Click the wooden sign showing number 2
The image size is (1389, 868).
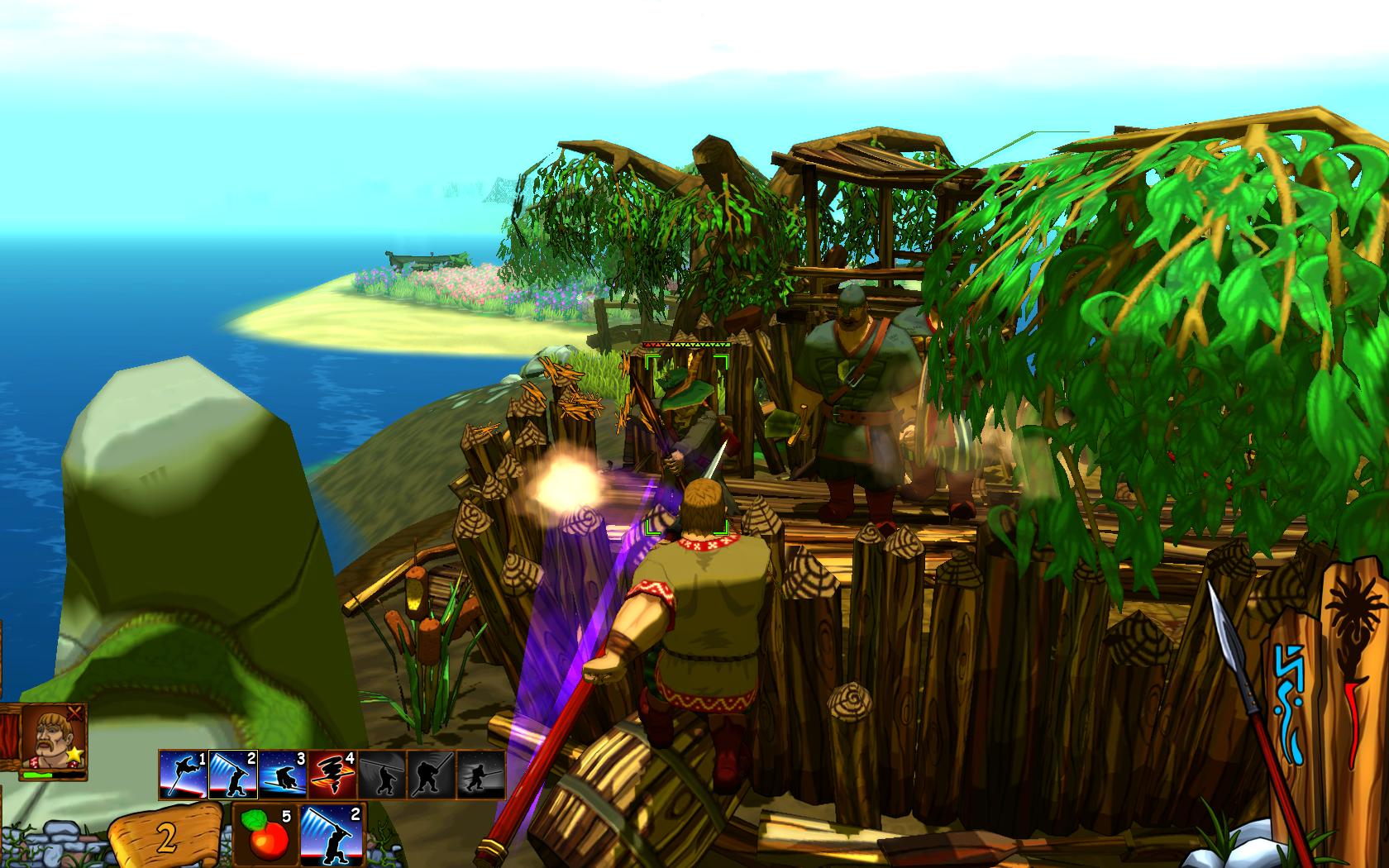[x=165, y=837]
